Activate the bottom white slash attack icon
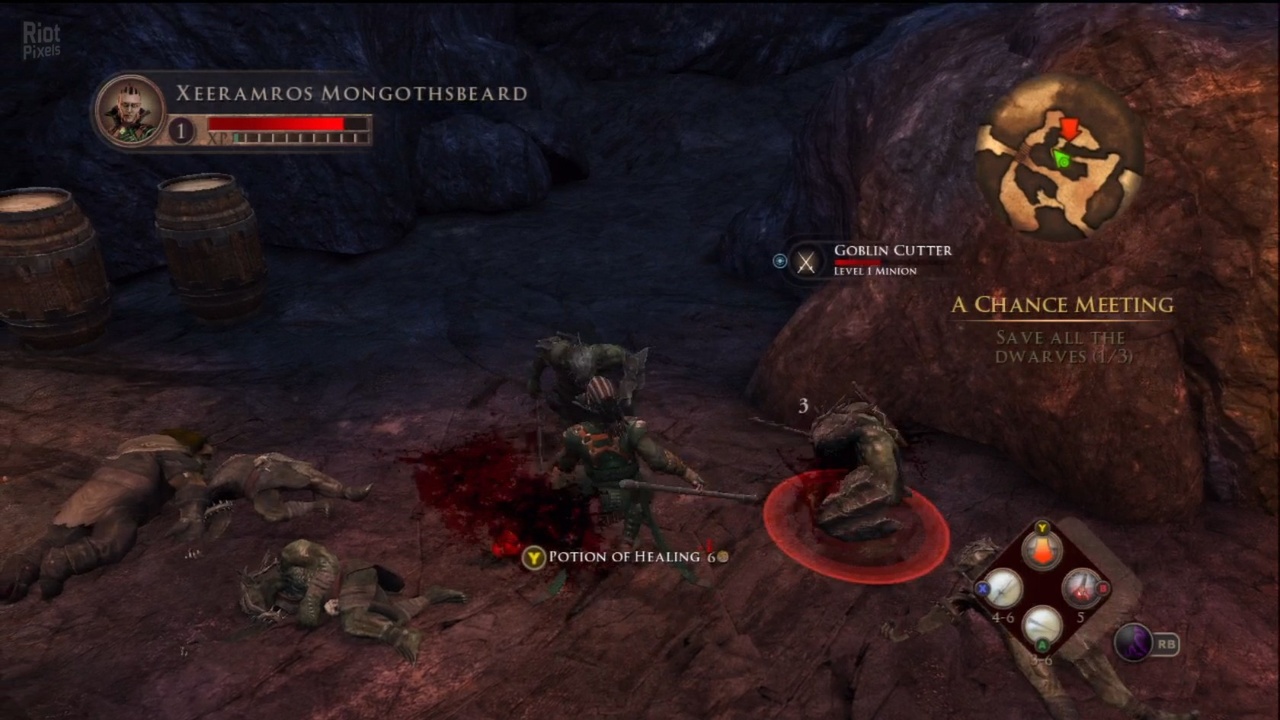This screenshot has width=1280, height=720. (x=1042, y=625)
